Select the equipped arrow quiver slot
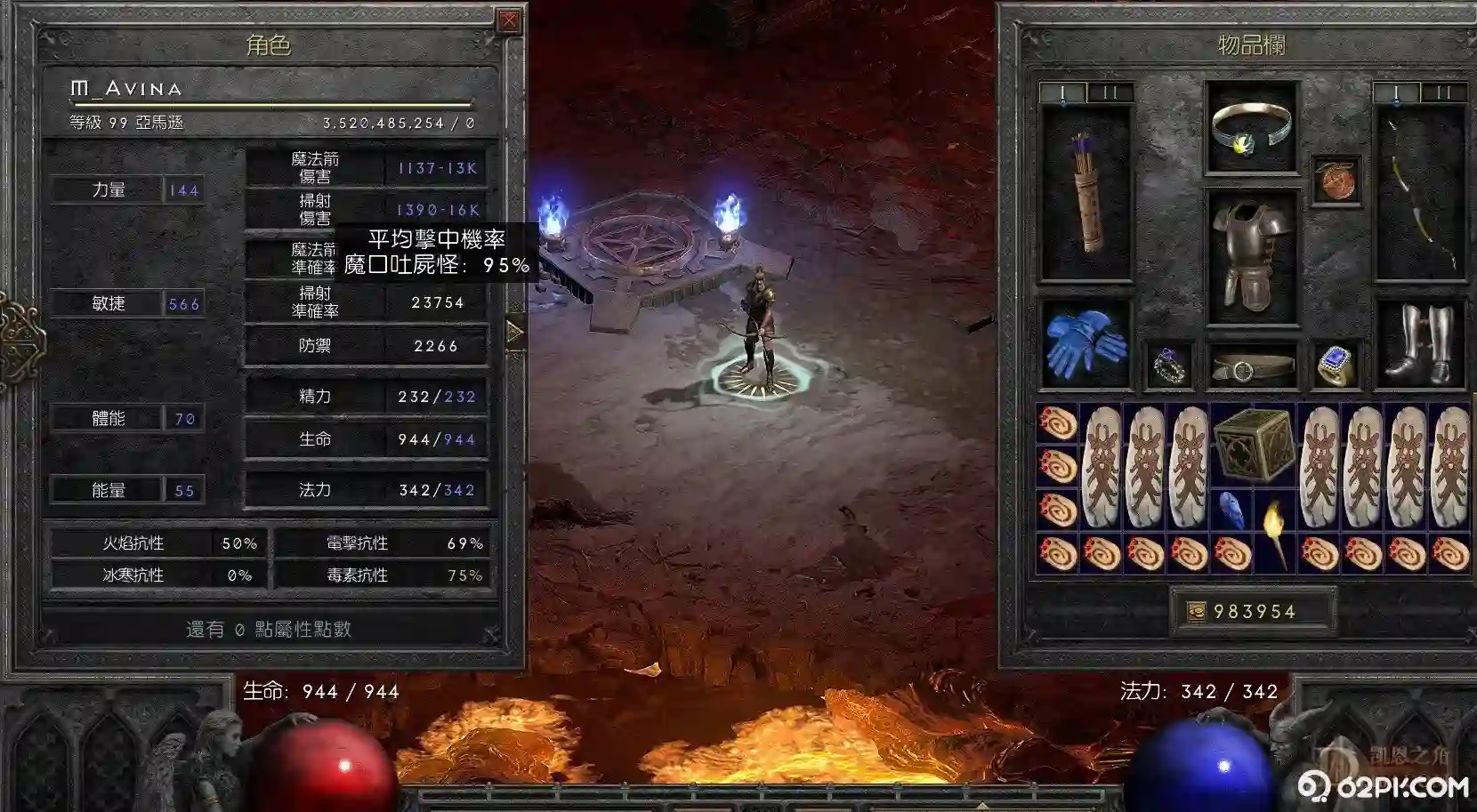This screenshot has width=1477, height=812. point(1085,194)
